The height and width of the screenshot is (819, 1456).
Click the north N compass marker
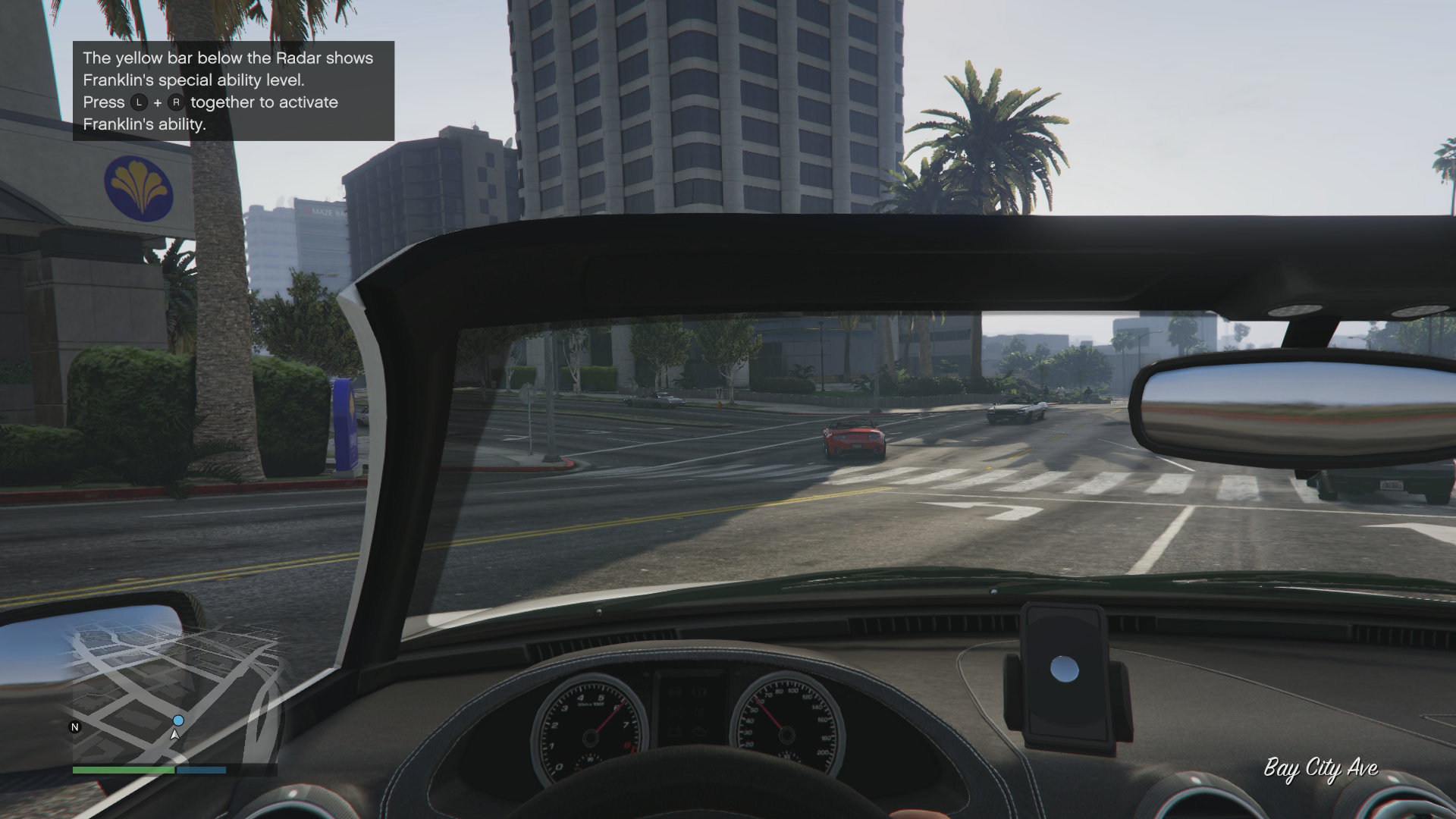(x=75, y=727)
